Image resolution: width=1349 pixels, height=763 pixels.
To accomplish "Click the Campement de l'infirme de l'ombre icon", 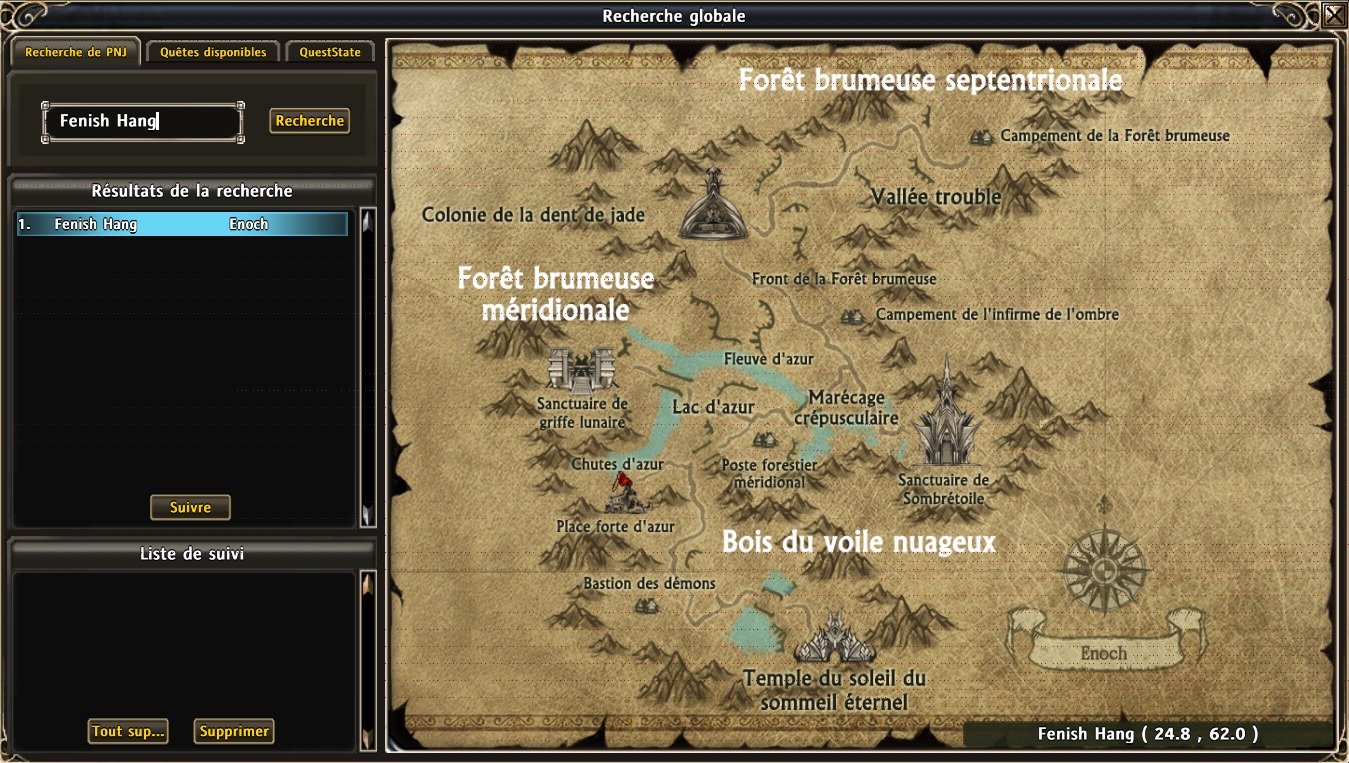I will [852, 316].
